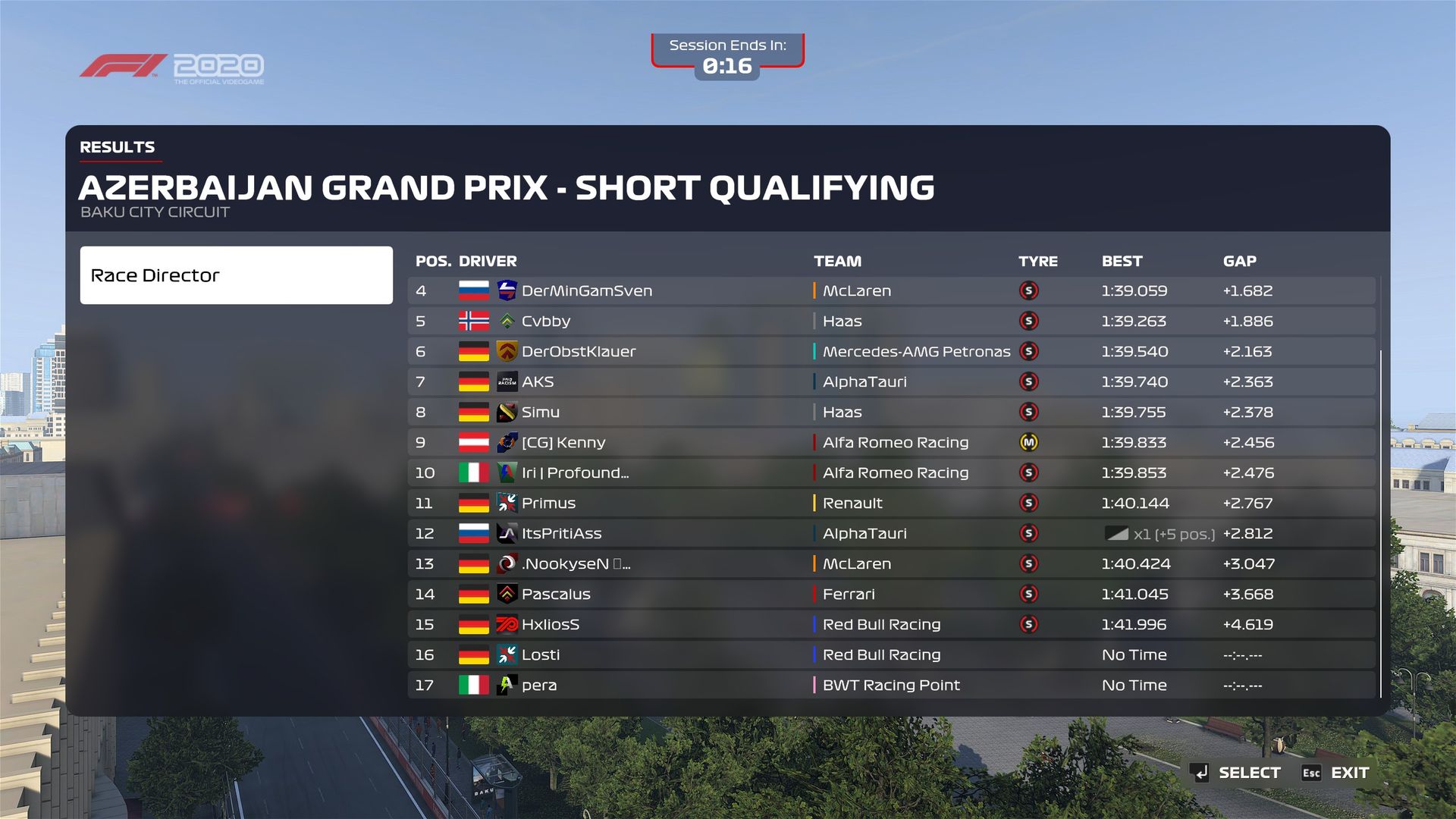Choose the Iri | Profound... driver row
1456x819 pixels.
[x=891, y=473]
